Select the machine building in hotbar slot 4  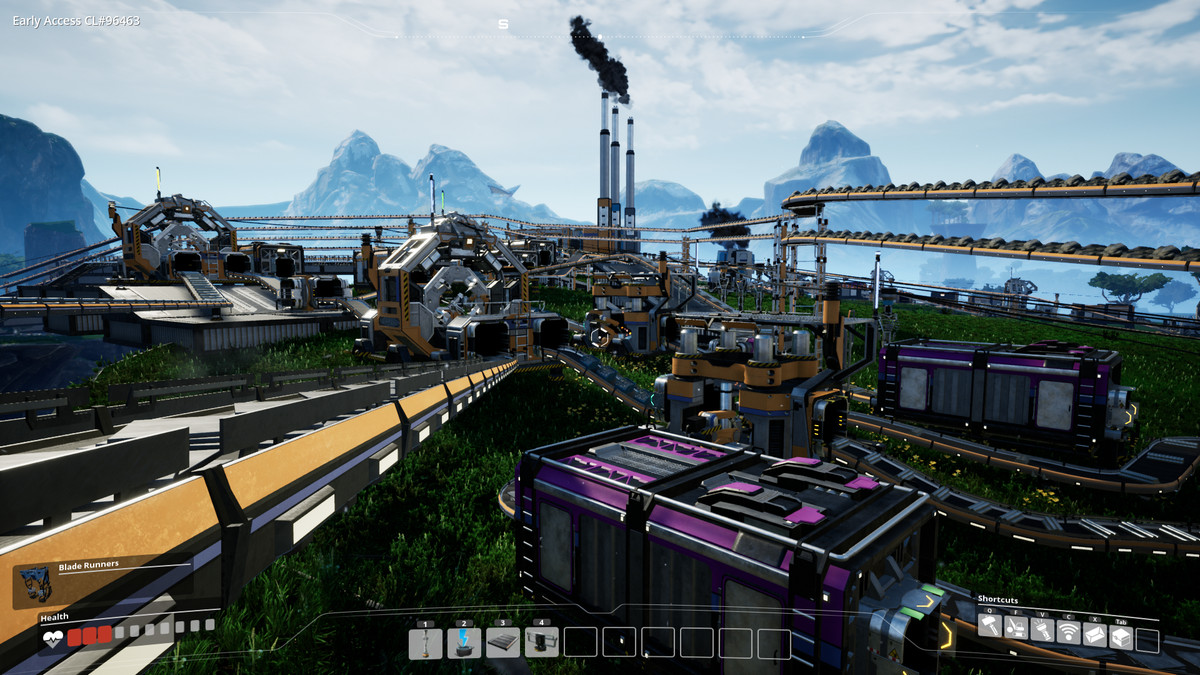pos(541,643)
